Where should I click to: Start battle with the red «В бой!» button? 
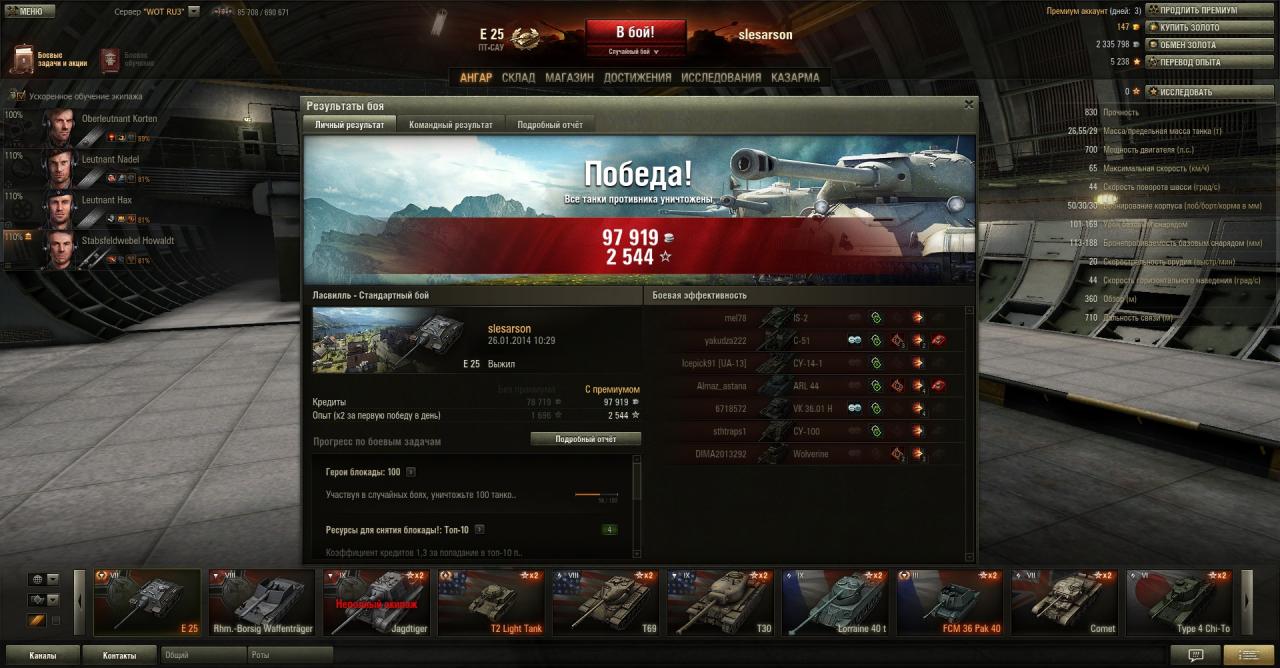pos(635,32)
